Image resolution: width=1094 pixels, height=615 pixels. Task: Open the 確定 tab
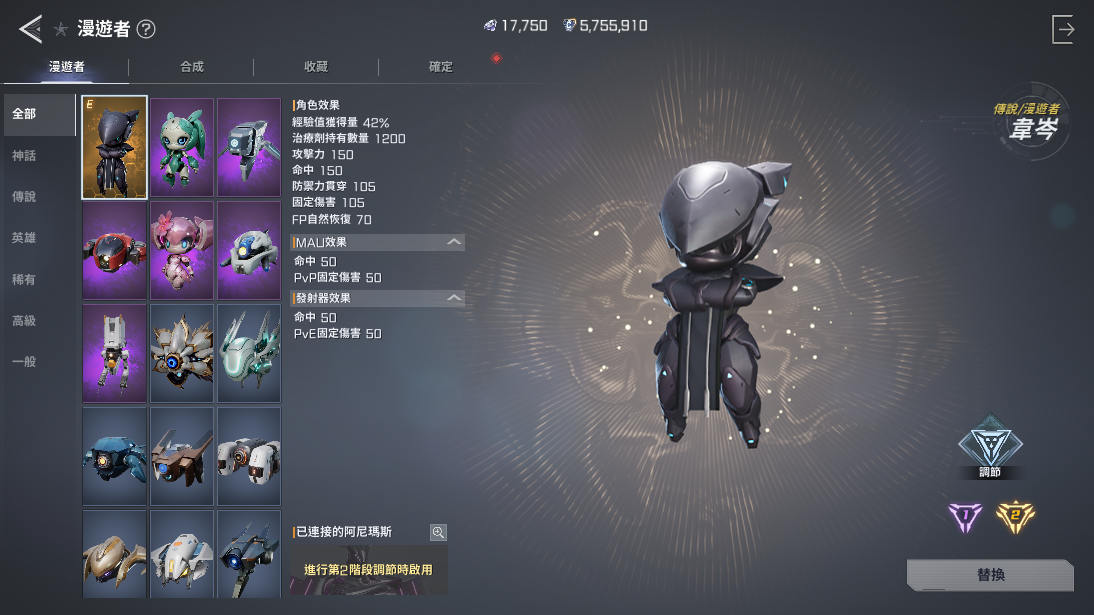[441, 67]
